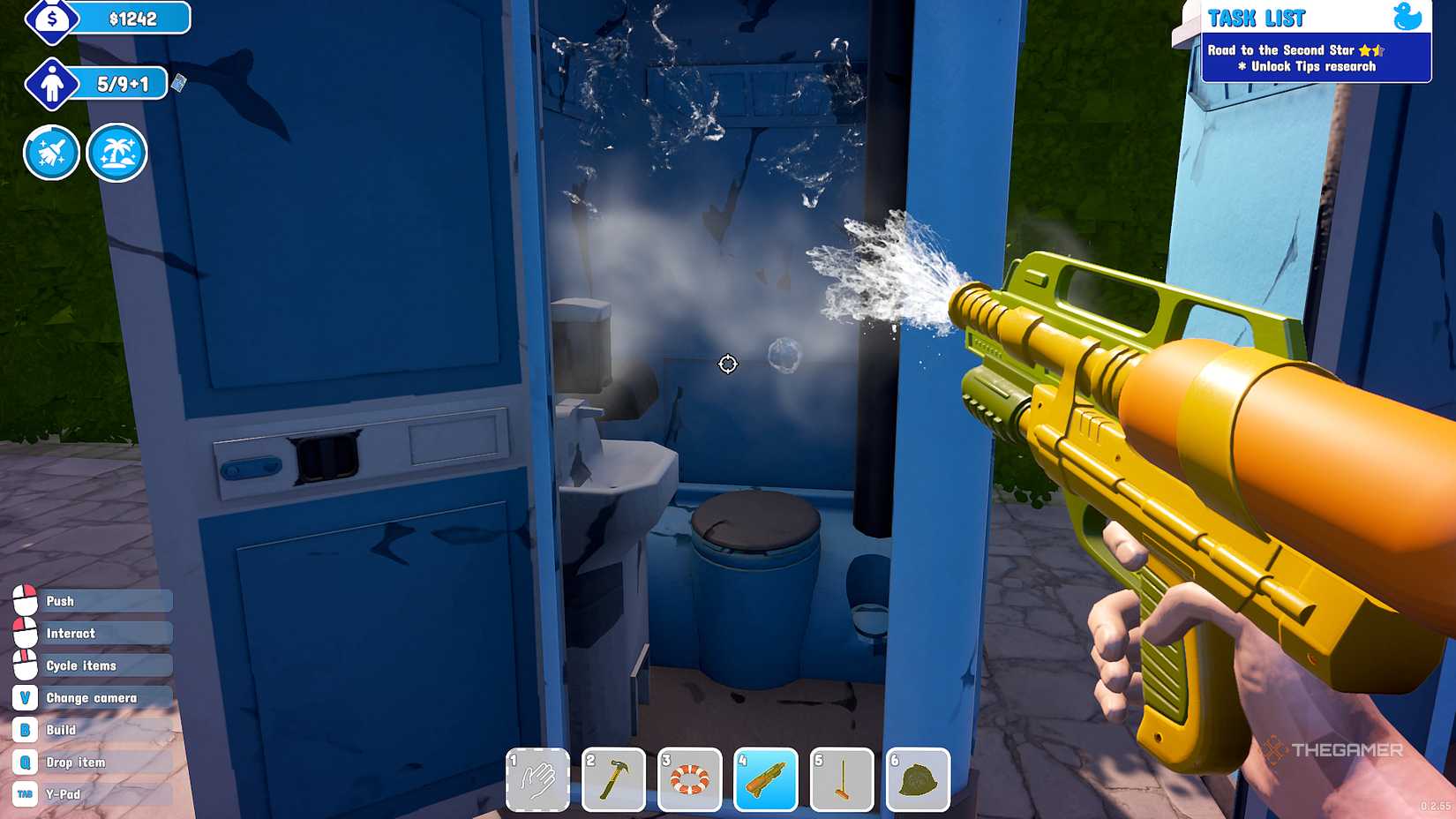Click the star rating beside Second Star
The width and height of the screenshot is (1456, 819).
[x=1372, y=50]
